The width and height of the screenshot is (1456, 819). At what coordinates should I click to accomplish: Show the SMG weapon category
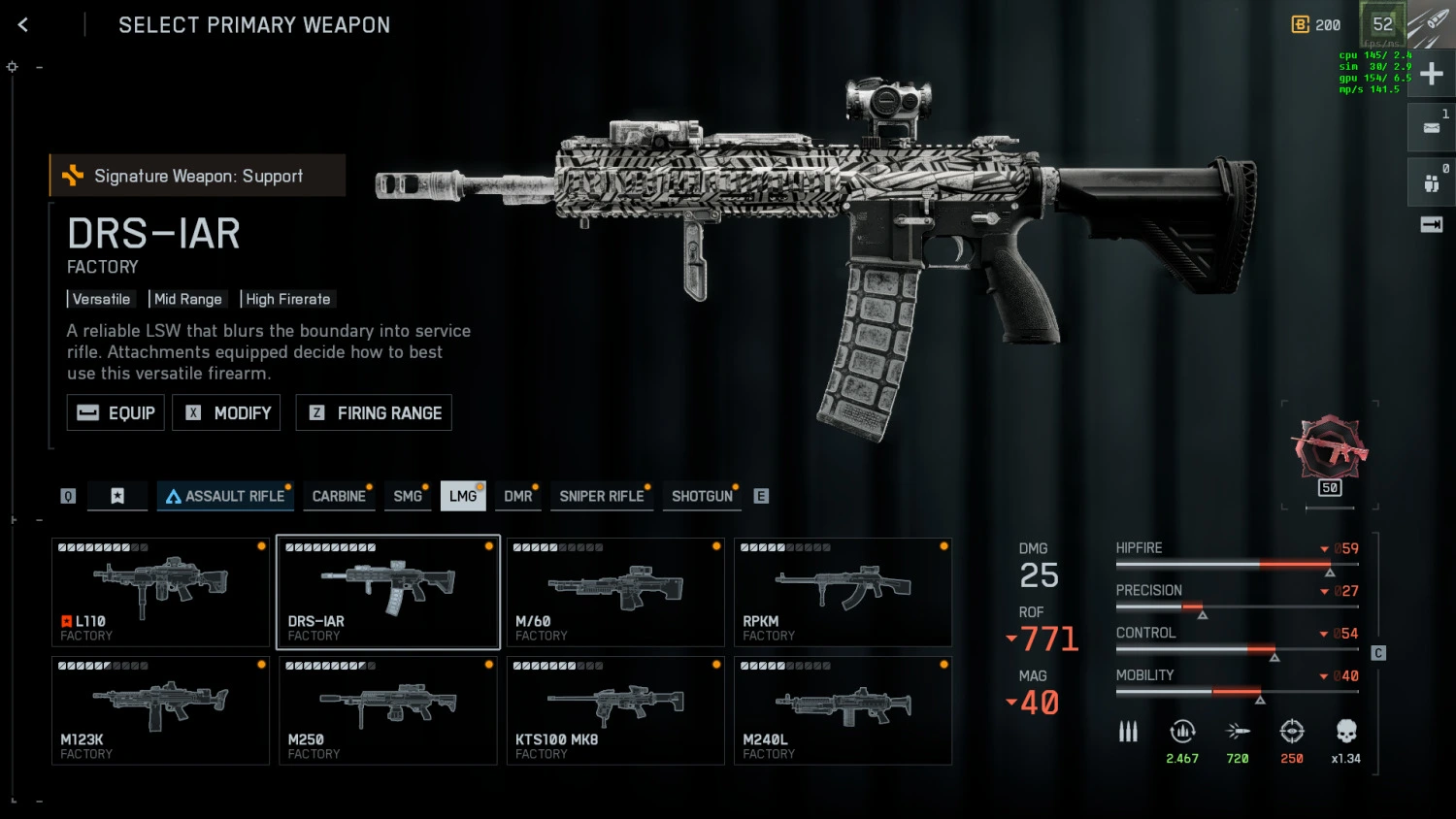click(x=408, y=496)
